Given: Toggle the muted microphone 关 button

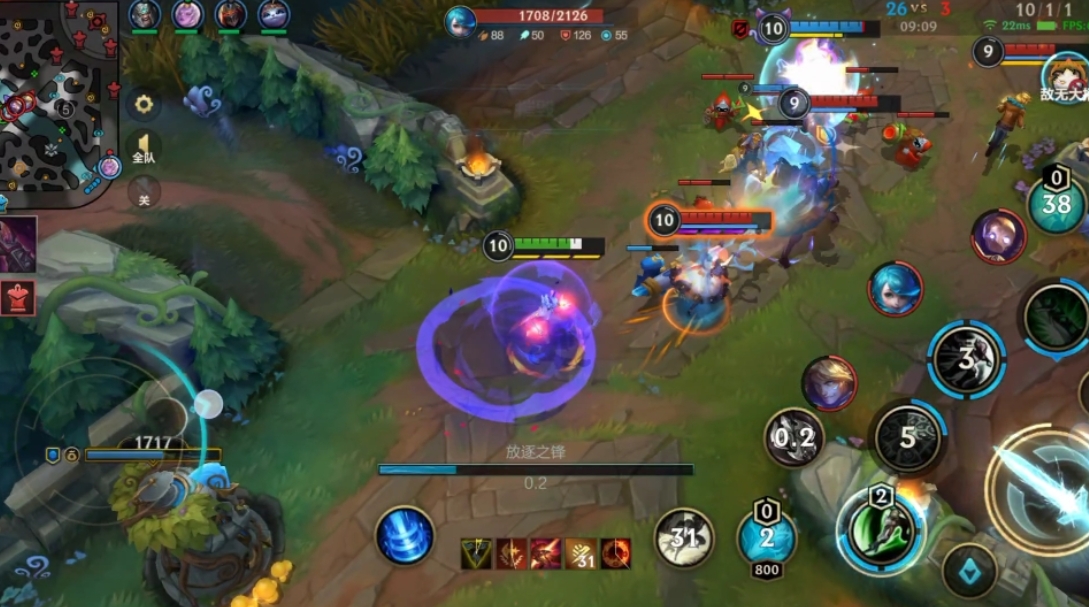Looking at the screenshot, I should click(144, 191).
